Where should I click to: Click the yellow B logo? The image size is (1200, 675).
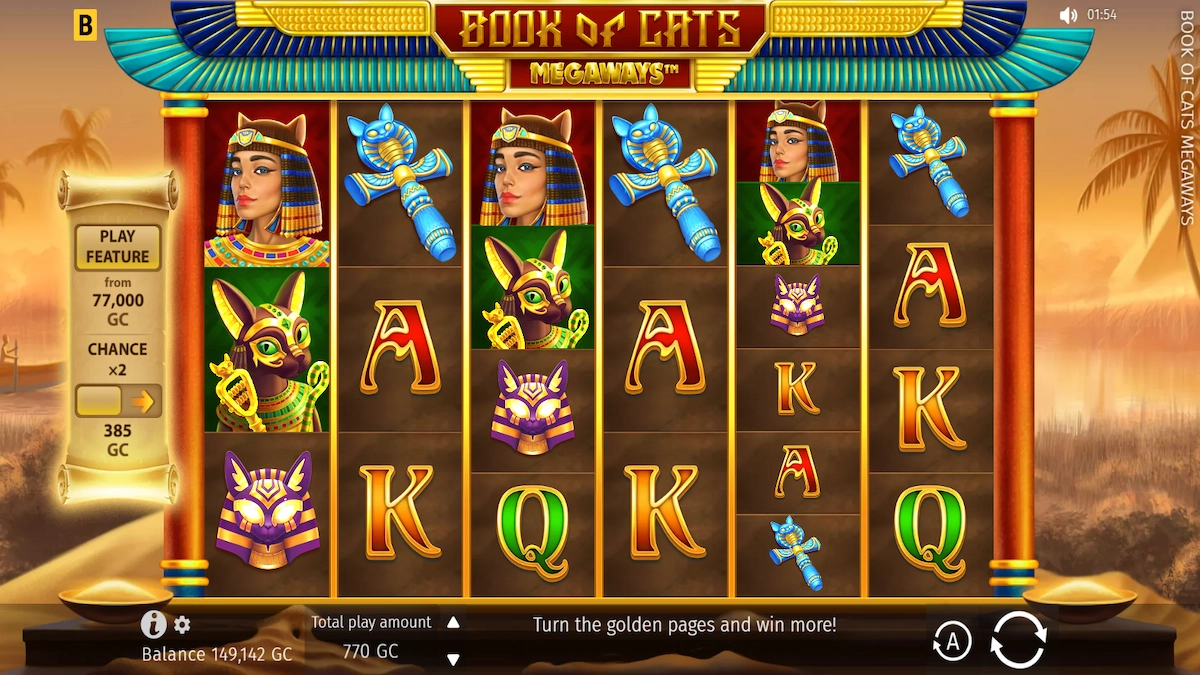point(85,27)
